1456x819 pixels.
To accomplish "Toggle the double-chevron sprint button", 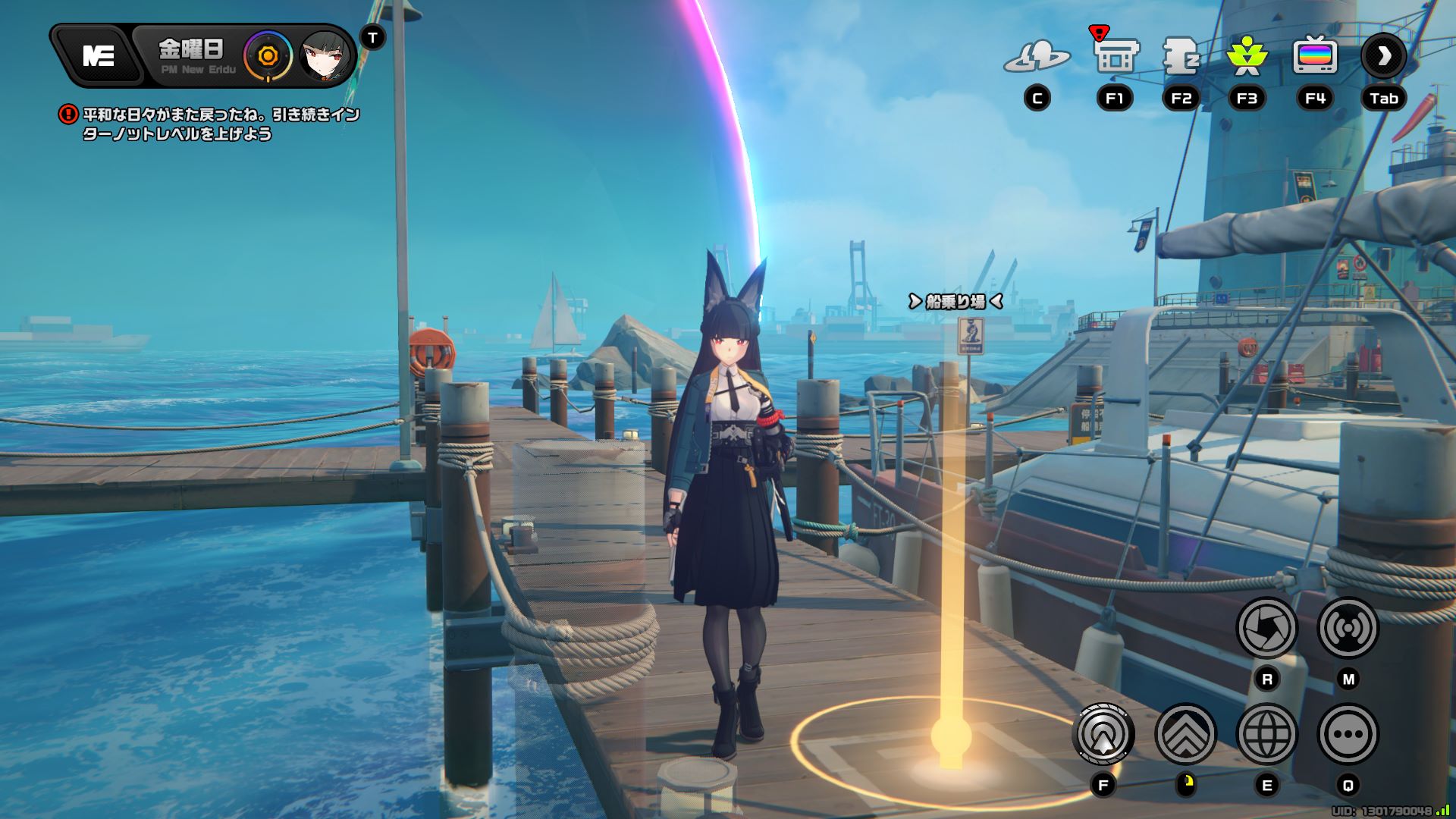I will 1185,734.
